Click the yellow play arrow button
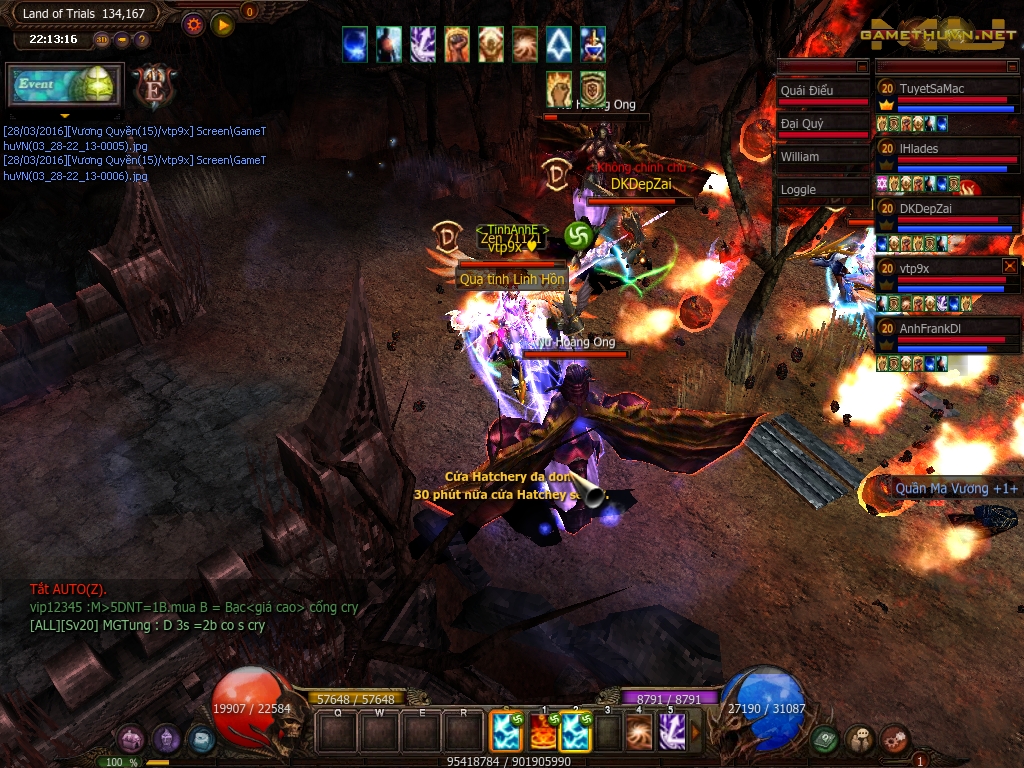 click(222, 24)
